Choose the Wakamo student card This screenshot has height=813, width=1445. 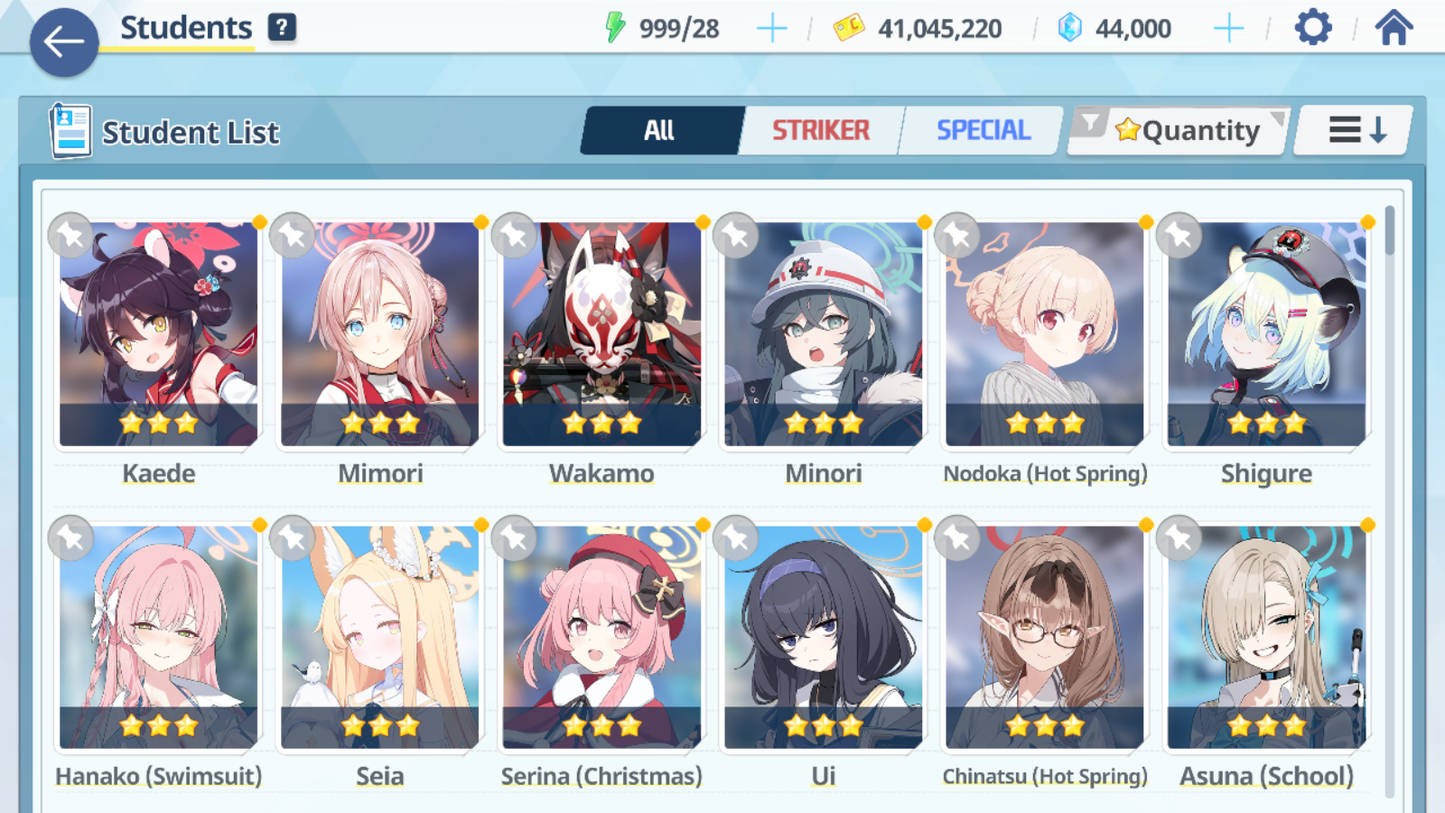pos(602,335)
